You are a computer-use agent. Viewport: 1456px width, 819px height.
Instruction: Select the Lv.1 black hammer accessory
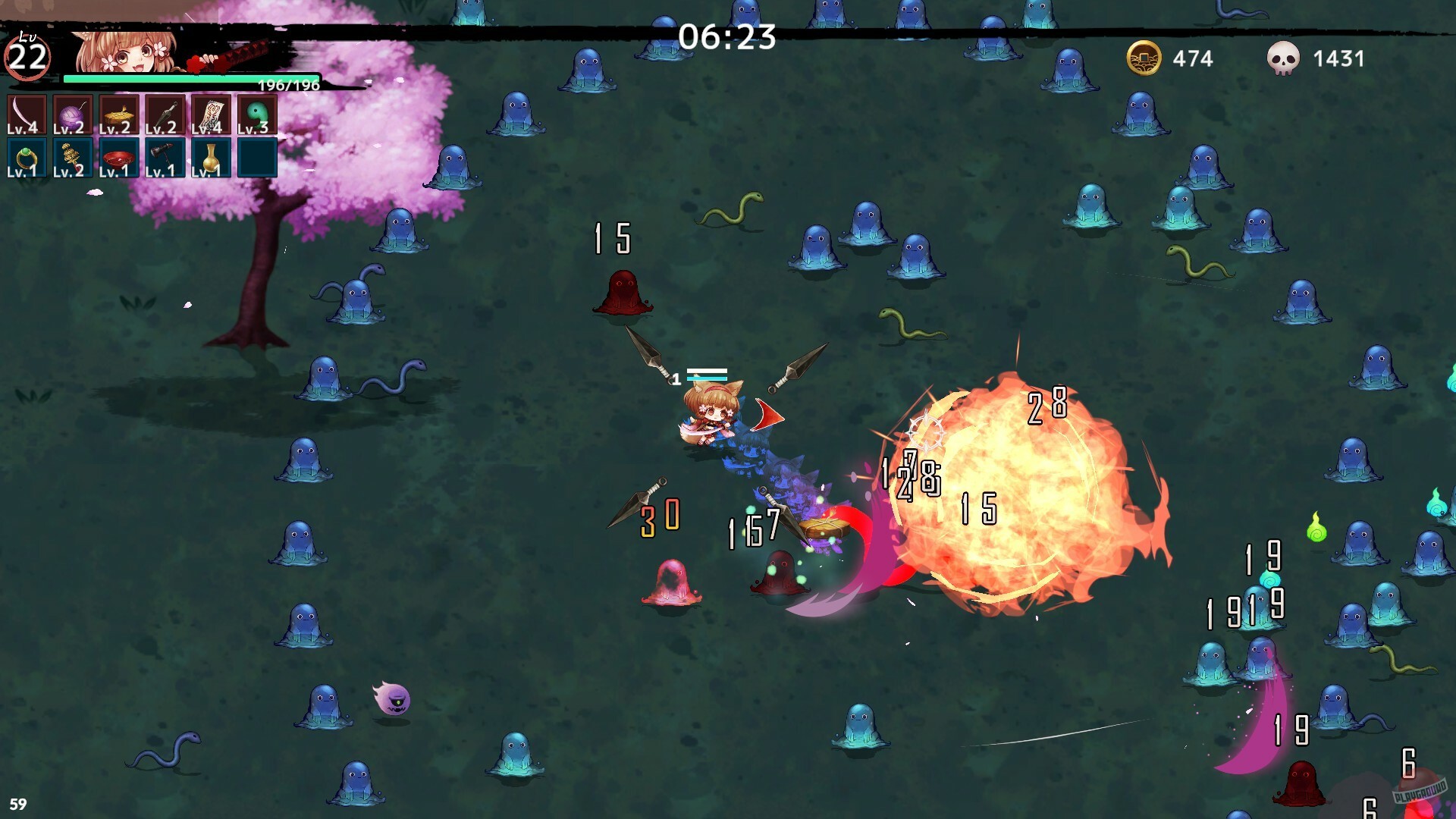(x=165, y=157)
